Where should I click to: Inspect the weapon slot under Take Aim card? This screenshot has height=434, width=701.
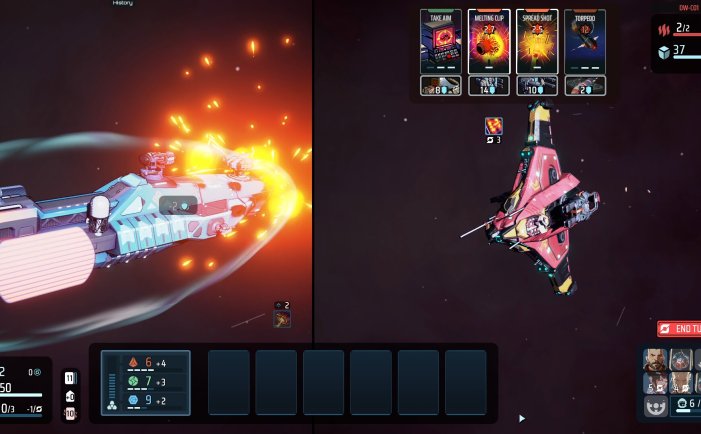click(x=440, y=87)
